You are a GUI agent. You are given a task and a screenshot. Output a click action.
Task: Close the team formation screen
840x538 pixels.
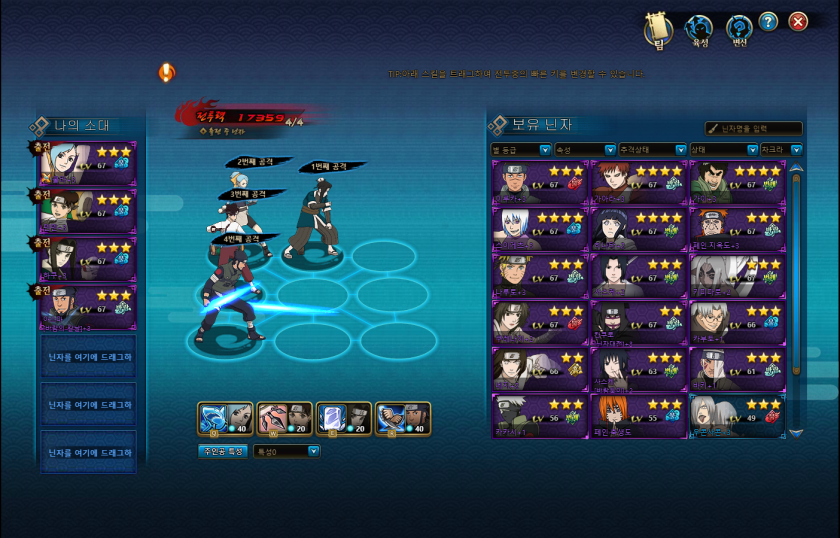click(798, 22)
